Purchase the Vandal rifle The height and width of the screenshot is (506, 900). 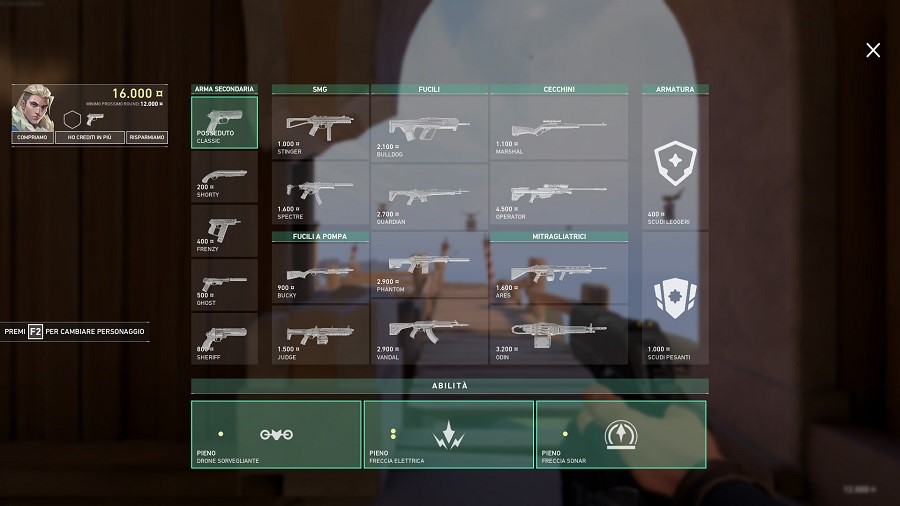[x=429, y=333]
